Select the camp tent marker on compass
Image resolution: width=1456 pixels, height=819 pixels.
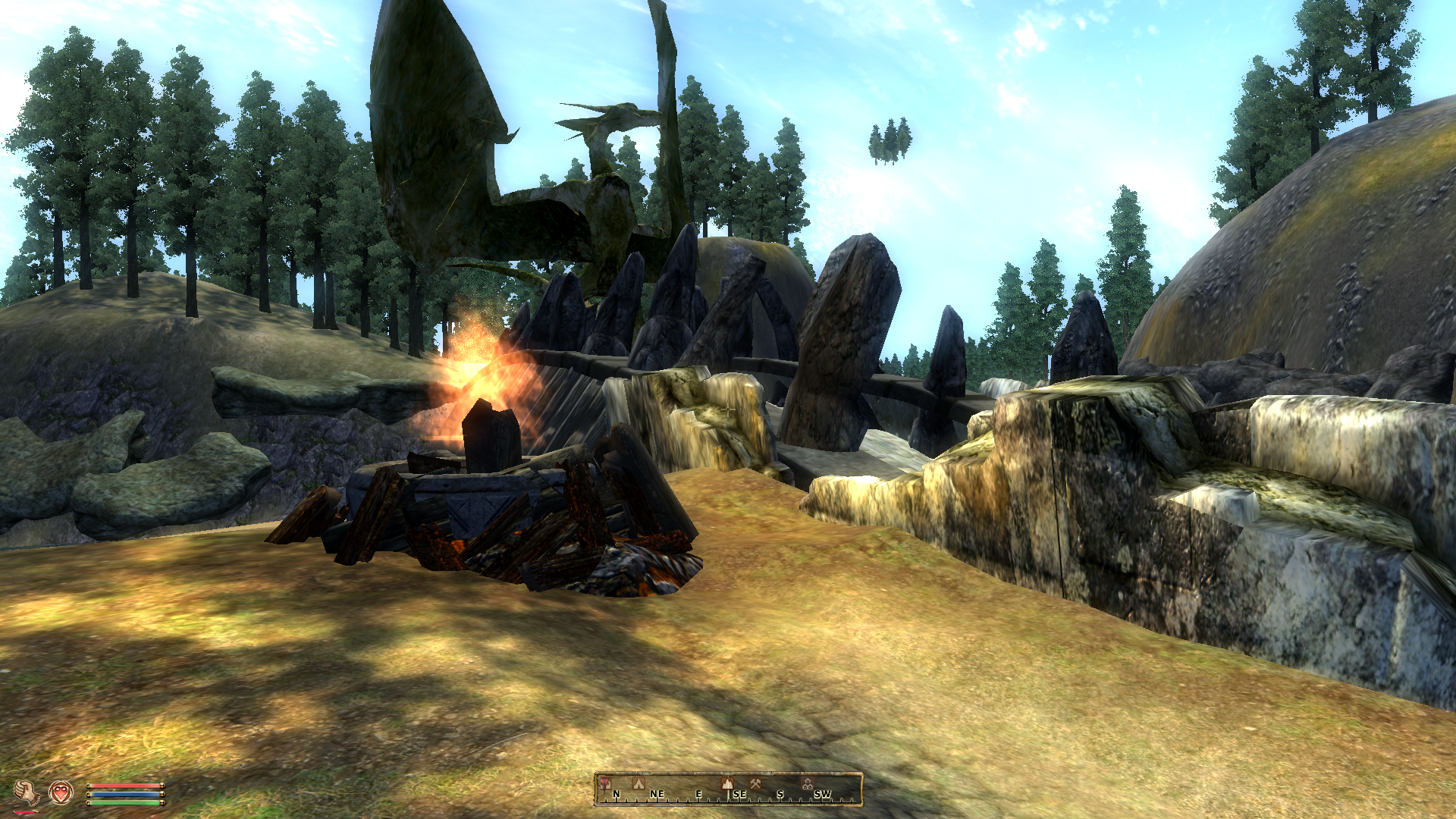click(639, 783)
